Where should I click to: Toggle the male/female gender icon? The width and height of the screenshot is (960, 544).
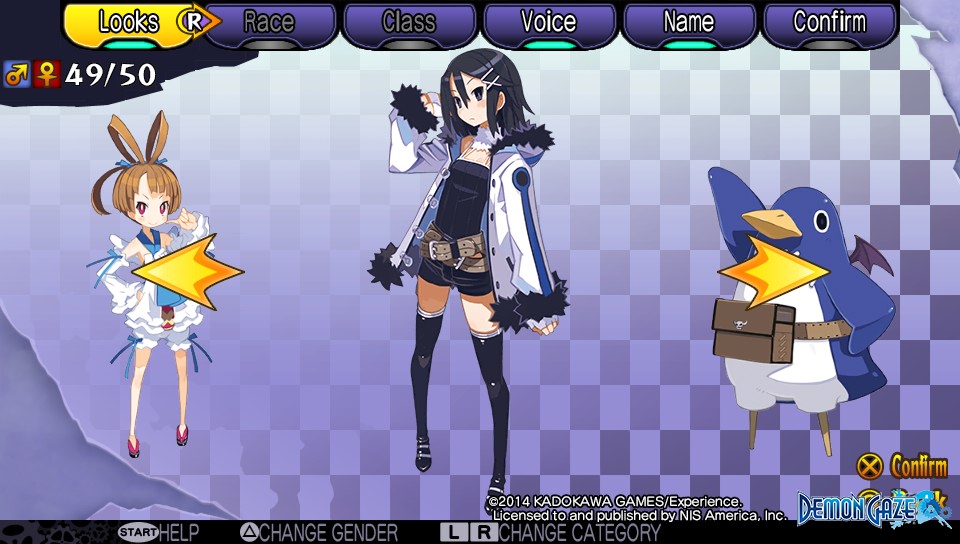tap(31, 74)
